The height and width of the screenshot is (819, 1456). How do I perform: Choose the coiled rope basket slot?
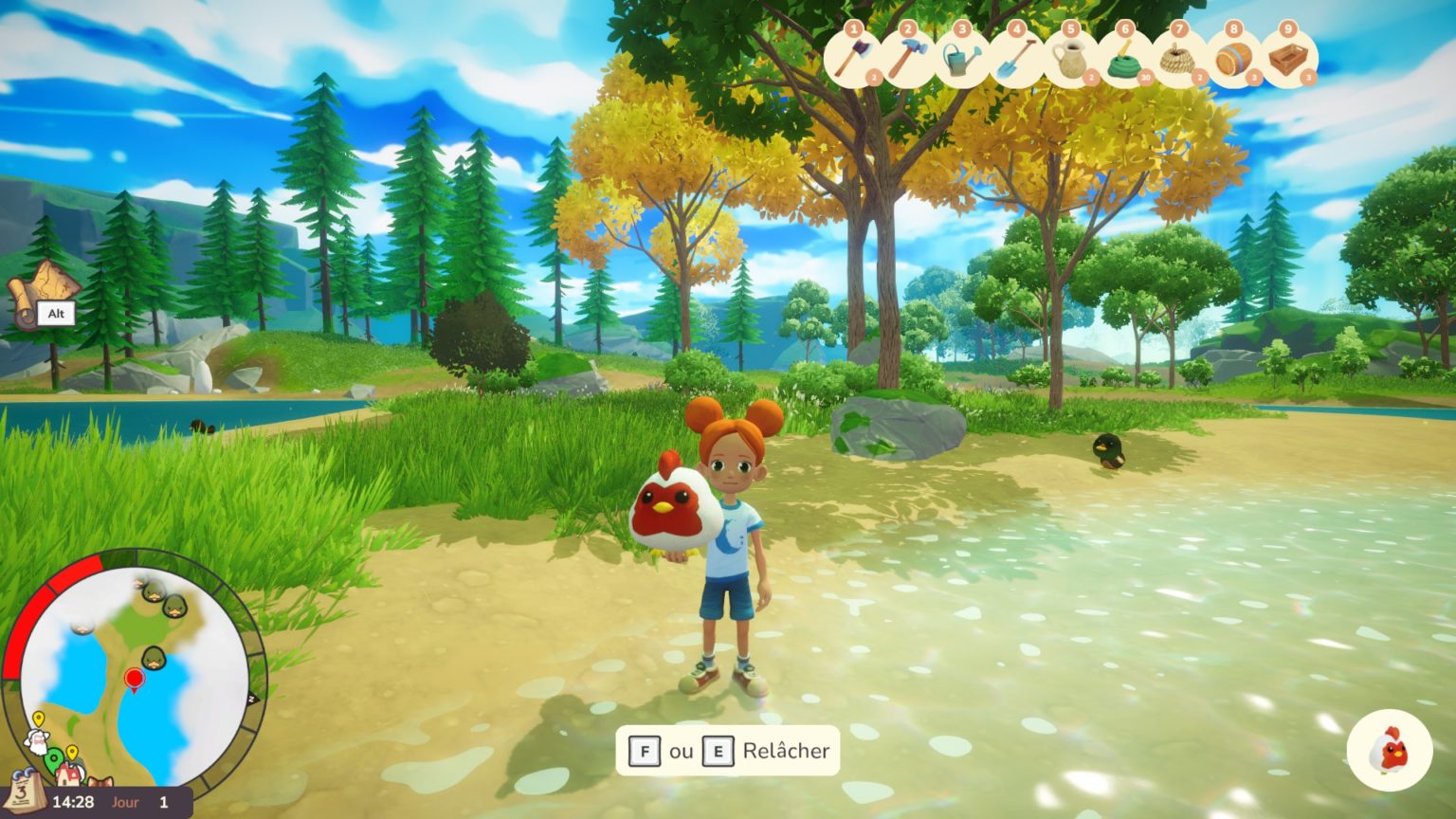(x=1180, y=58)
